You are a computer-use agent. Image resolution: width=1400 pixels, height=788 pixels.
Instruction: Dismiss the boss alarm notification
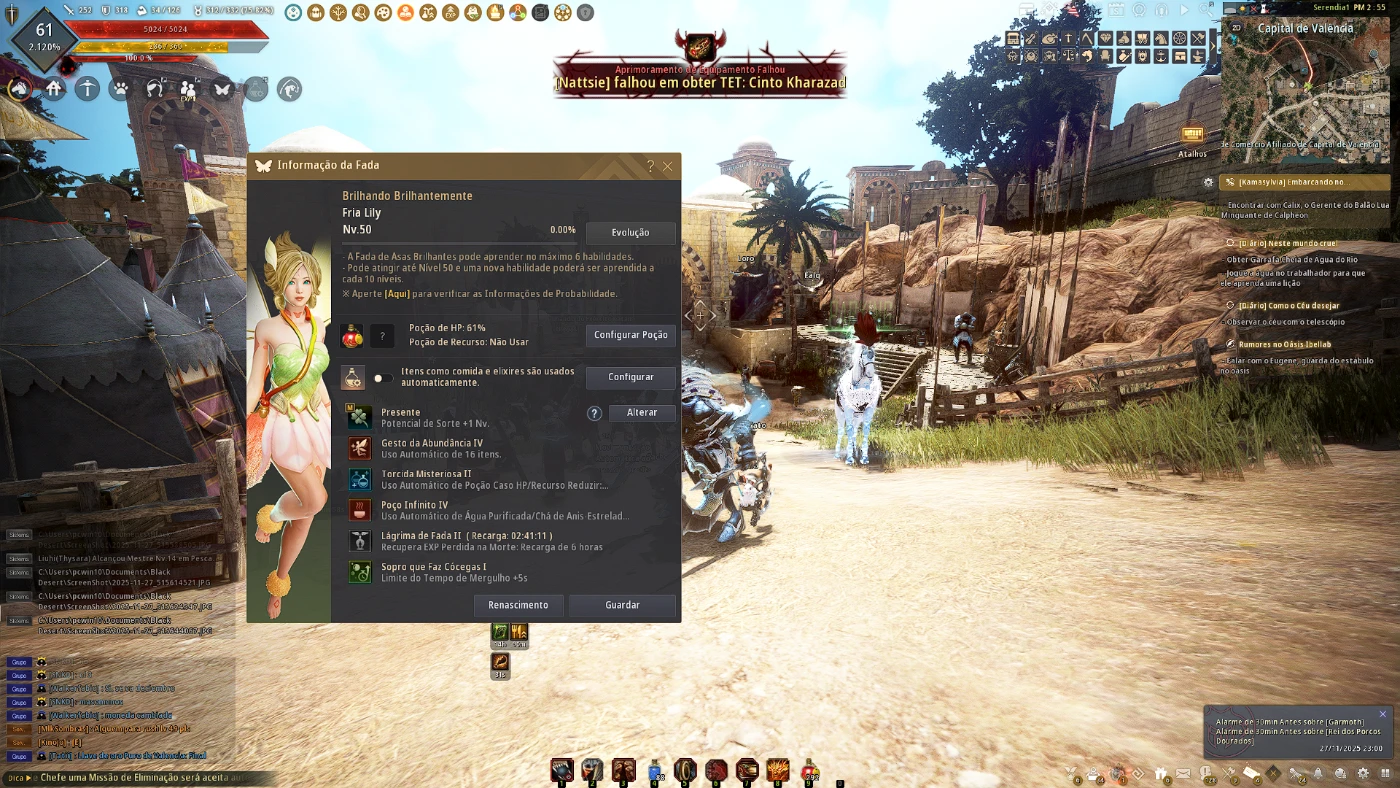click(1383, 714)
